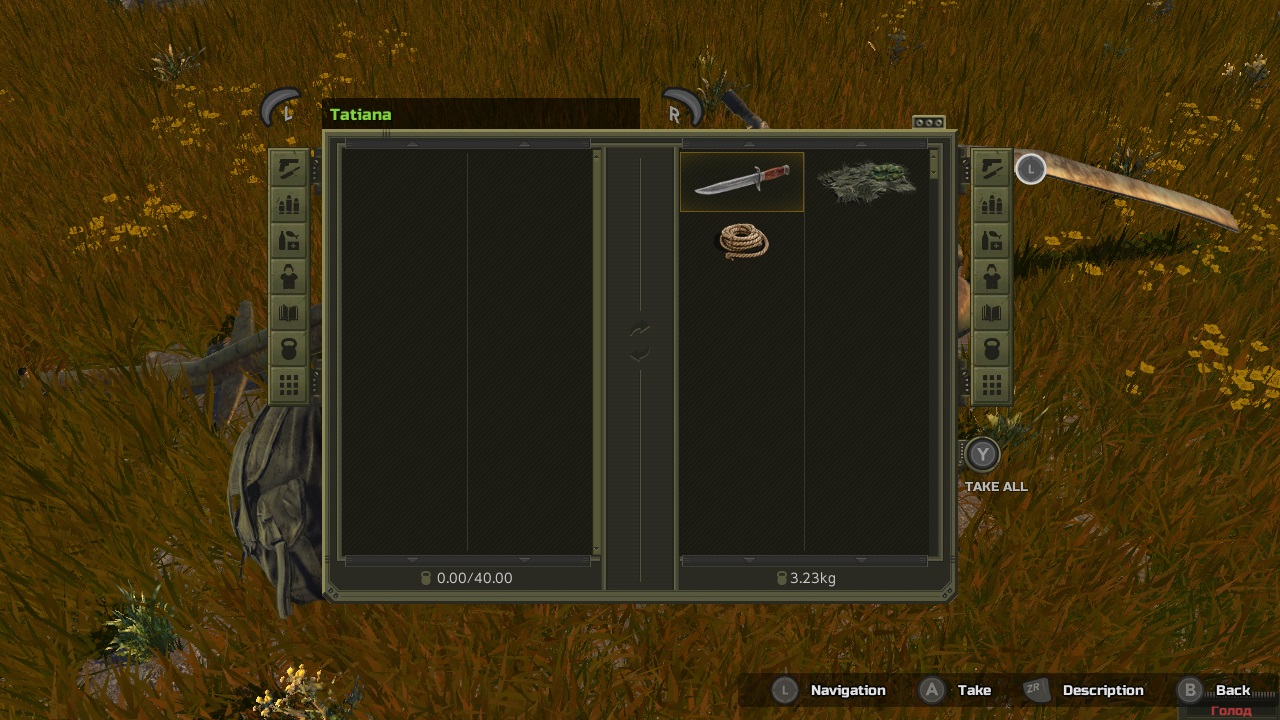The image size is (1280, 720).
Task: Expand the right sidebar clothing category
Action: pyautogui.click(x=991, y=276)
